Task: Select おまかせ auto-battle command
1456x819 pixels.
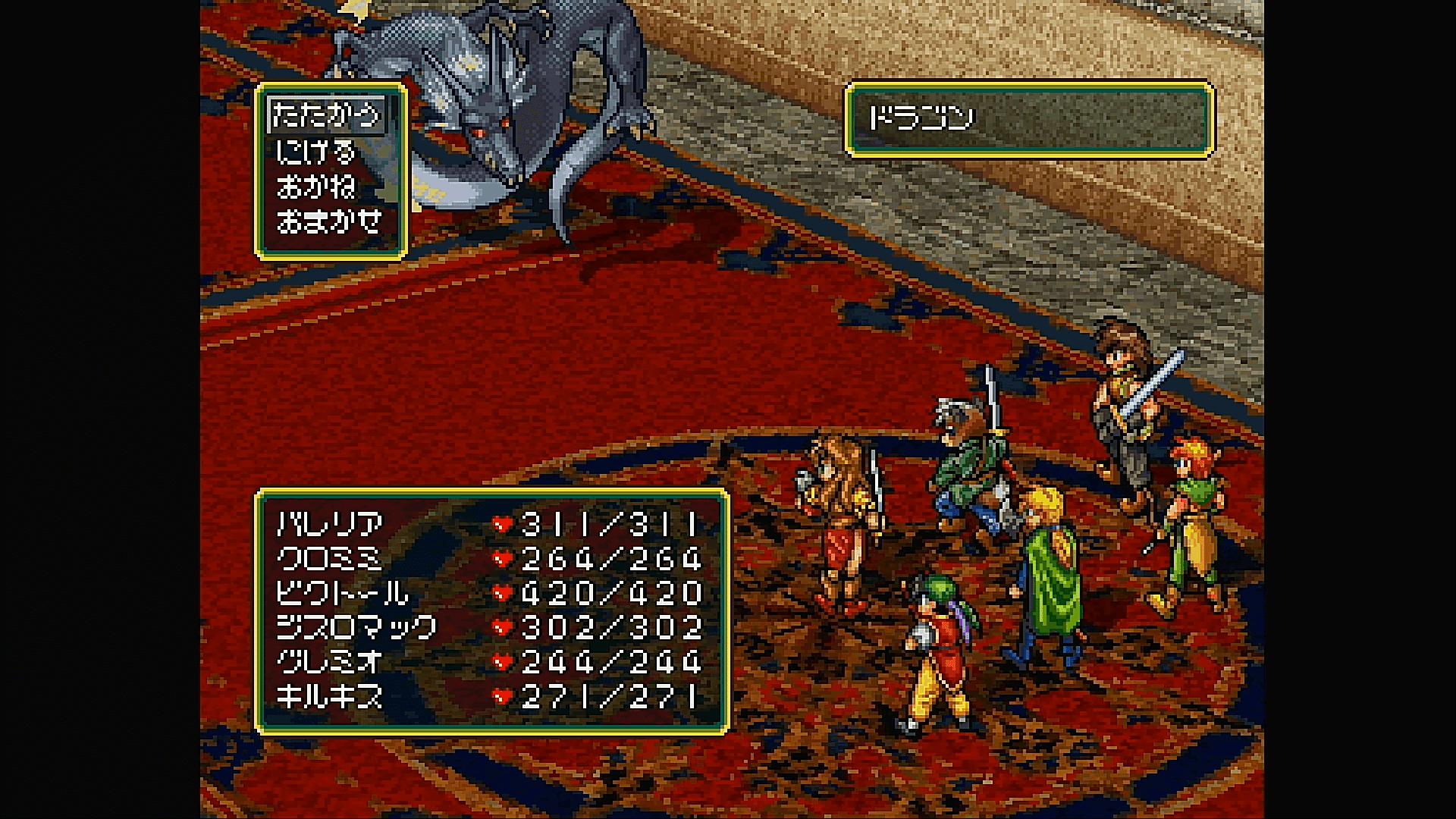Action: pos(328,221)
